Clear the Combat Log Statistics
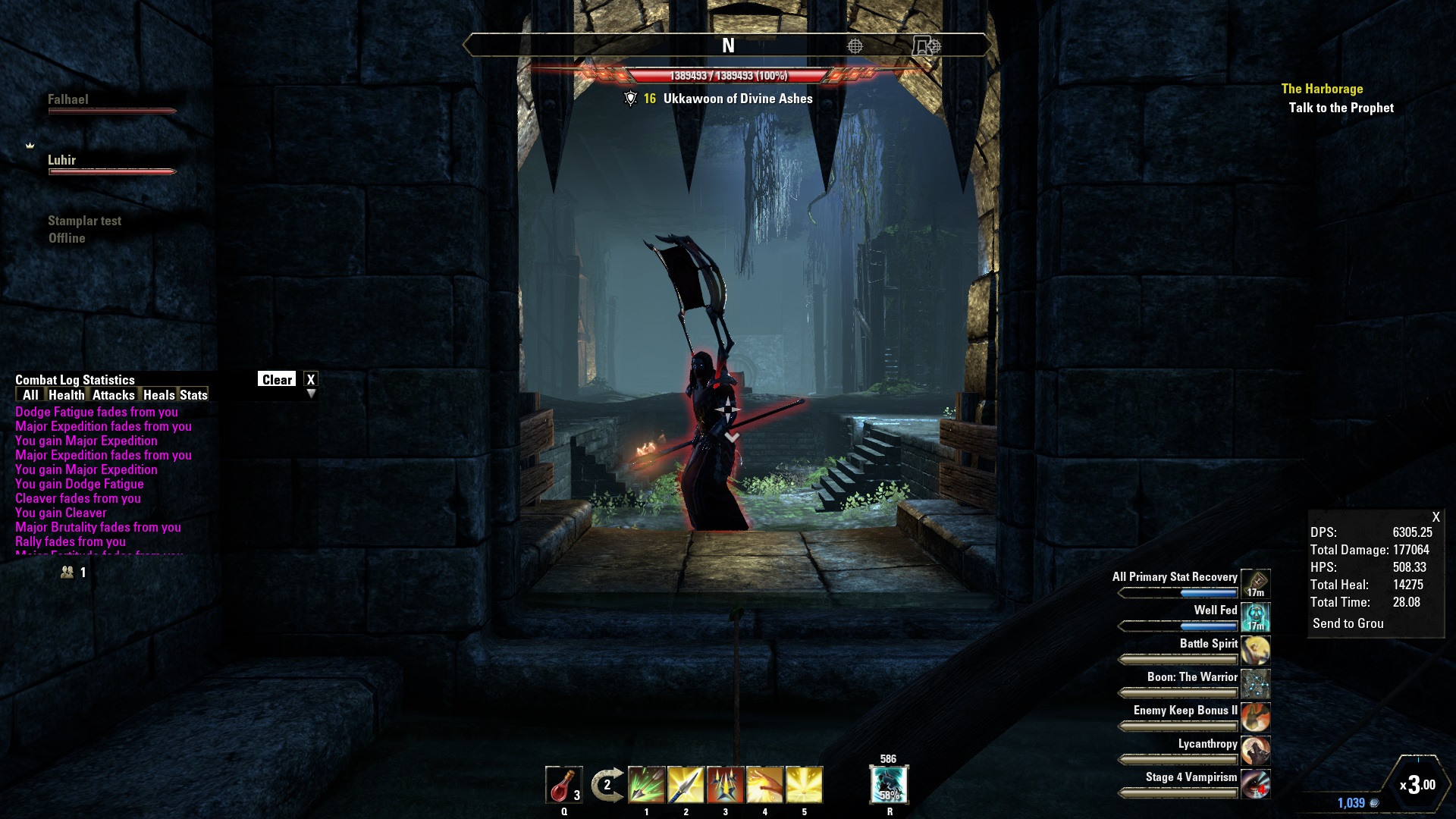1456x819 pixels. (x=277, y=380)
